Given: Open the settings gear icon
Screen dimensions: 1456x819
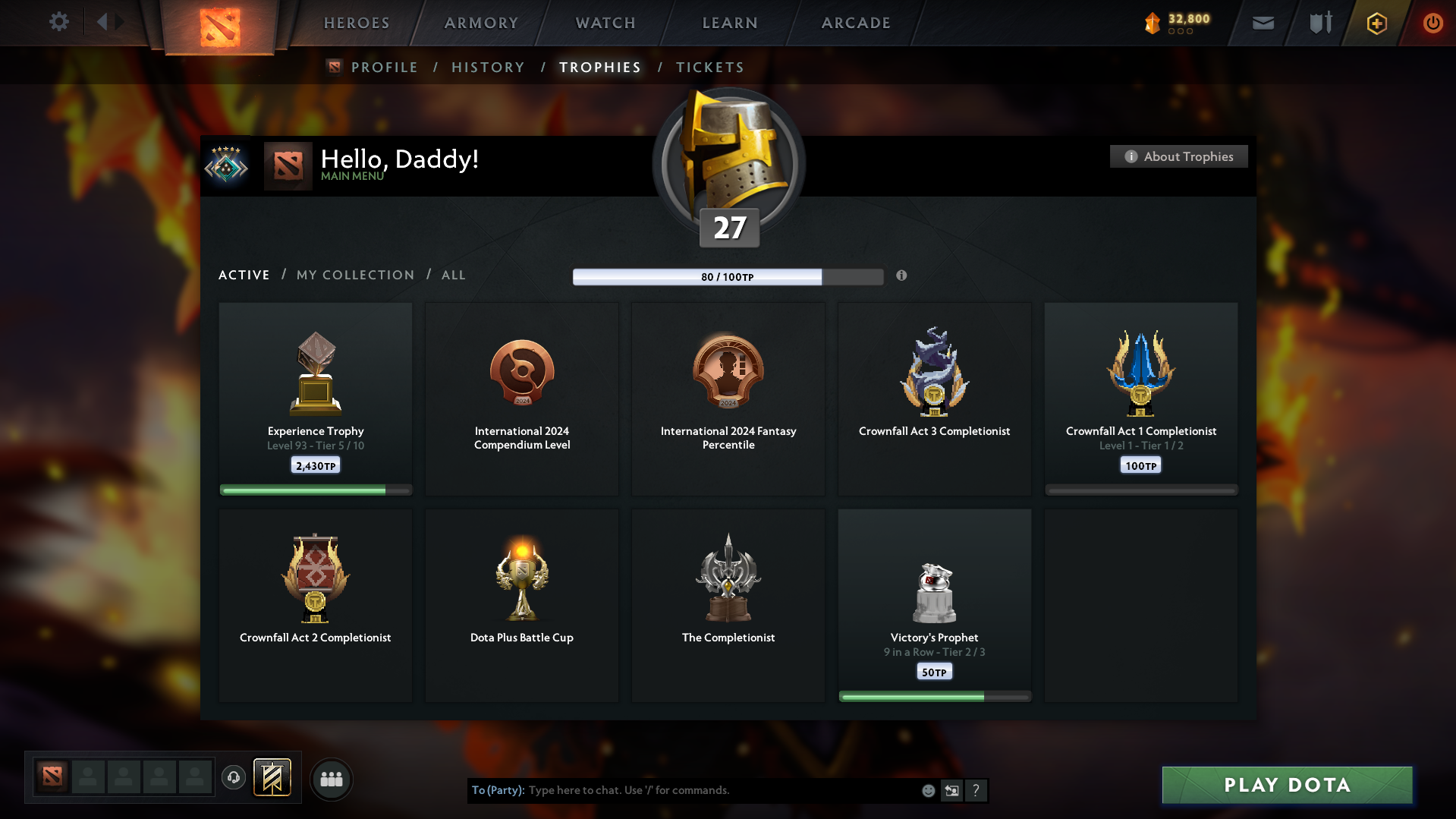Looking at the screenshot, I should 59,22.
